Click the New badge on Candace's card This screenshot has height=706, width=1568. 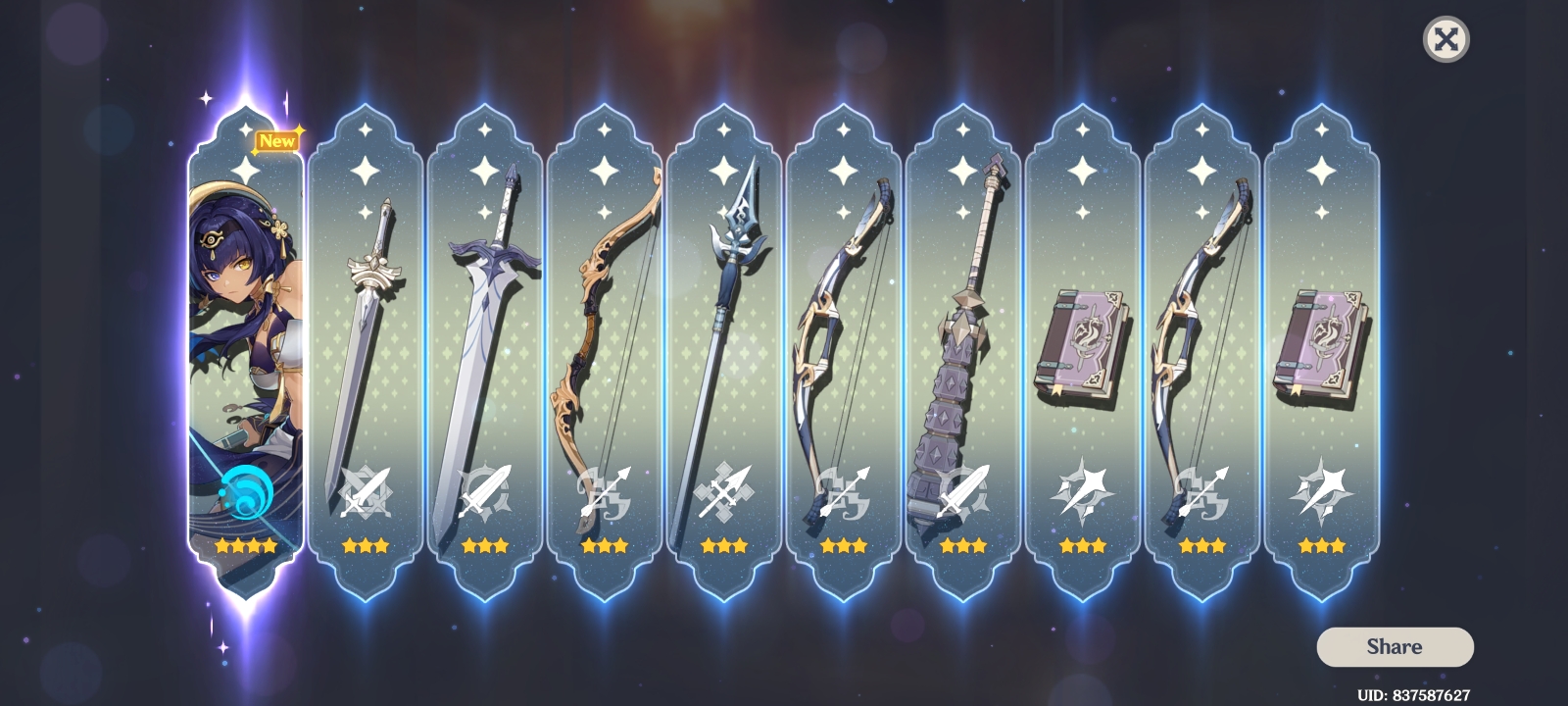click(x=279, y=140)
